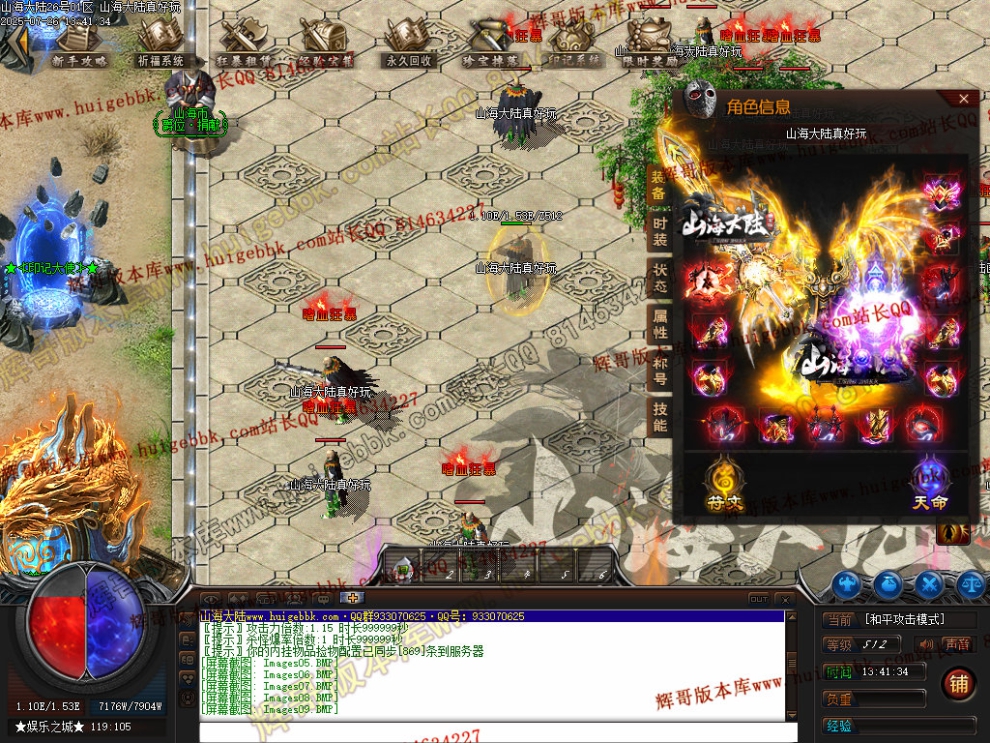990x743 pixels.
Task: Open the 天命 destiny button
Action: (x=929, y=483)
